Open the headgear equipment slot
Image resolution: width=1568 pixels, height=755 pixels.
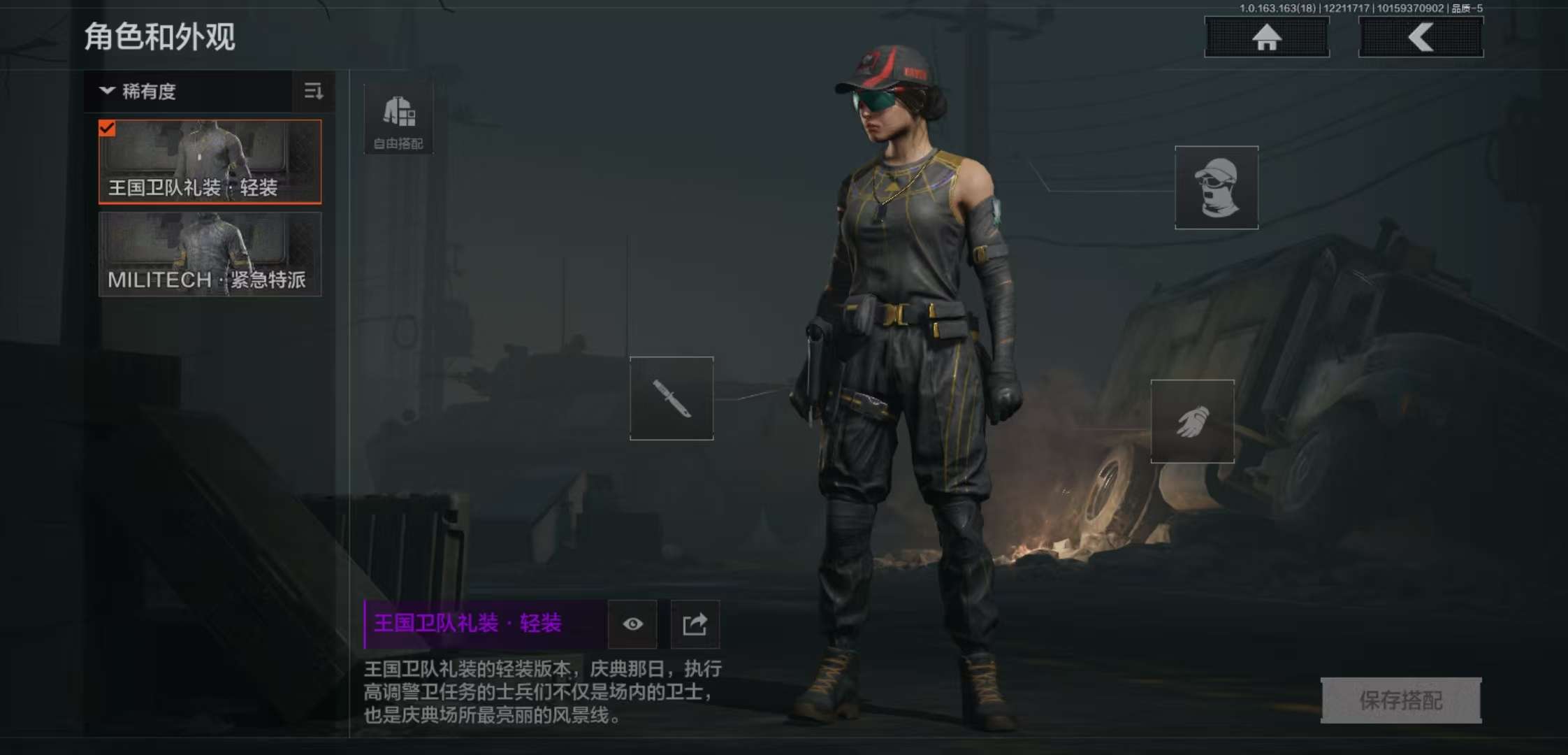[1217, 187]
